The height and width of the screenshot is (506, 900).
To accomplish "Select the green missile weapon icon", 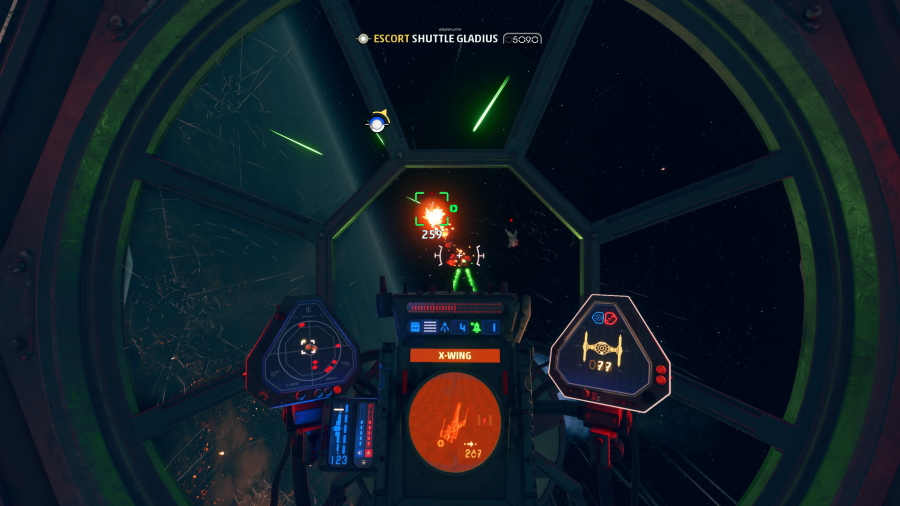I will [x=476, y=327].
